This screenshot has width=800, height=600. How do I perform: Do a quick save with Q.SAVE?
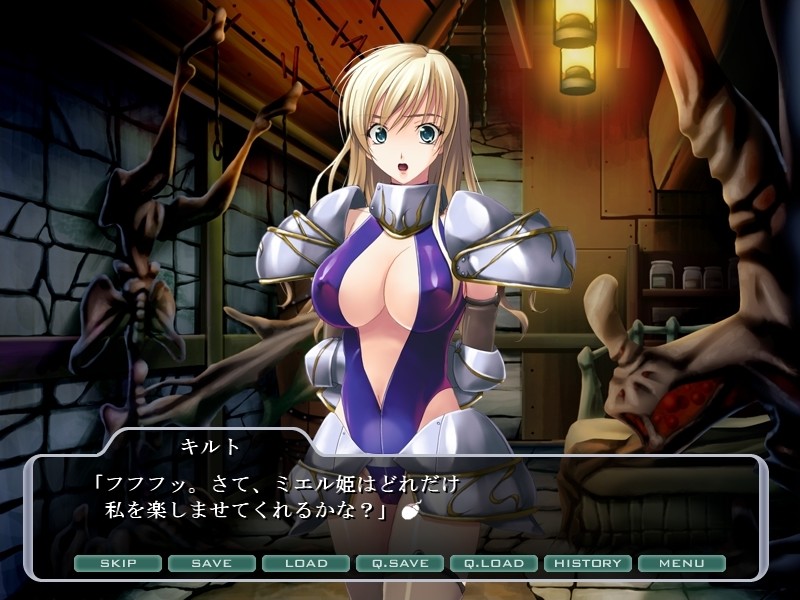click(x=400, y=563)
